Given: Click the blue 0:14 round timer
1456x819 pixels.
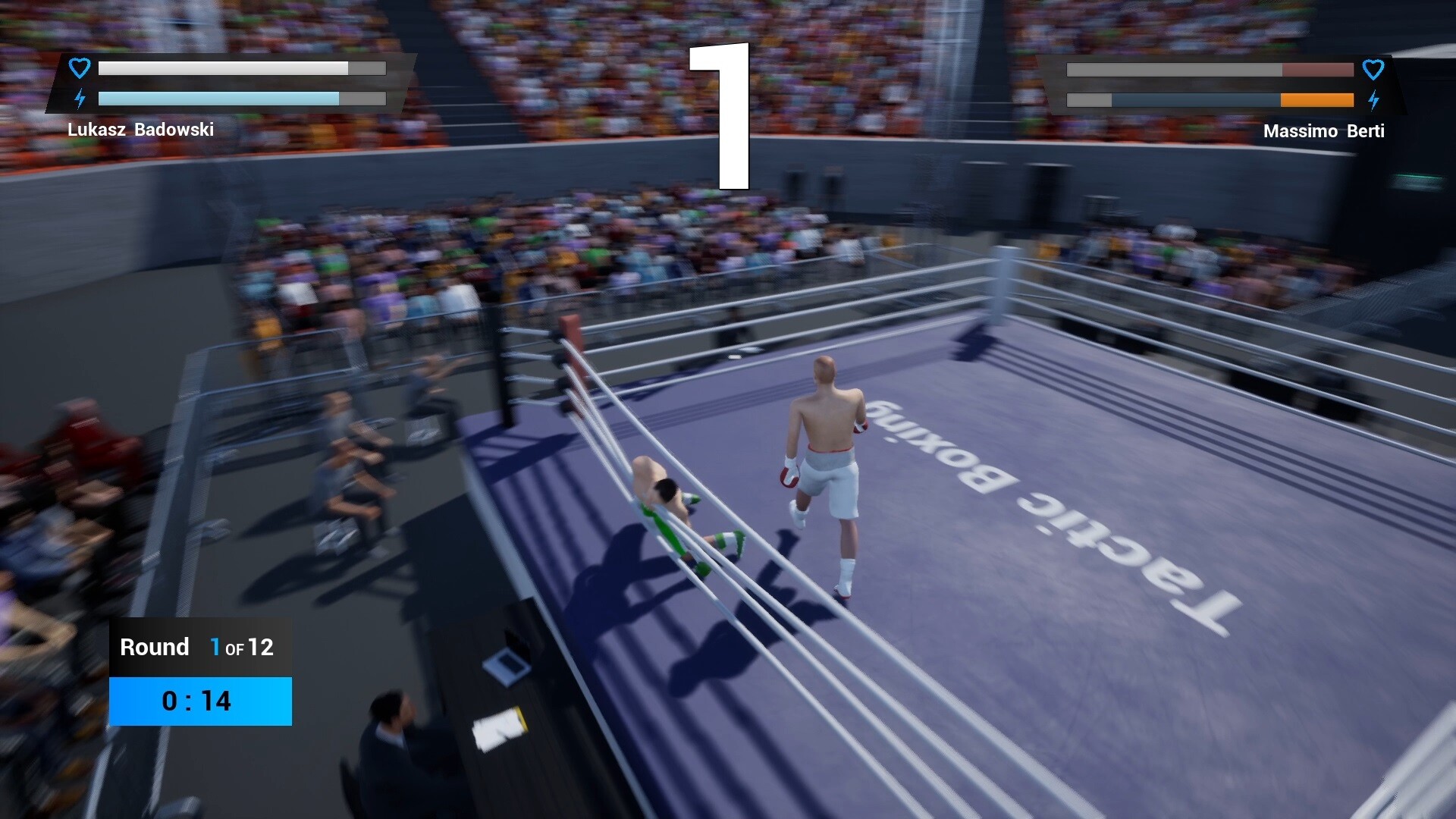Looking at the screenshot, I should pos(199,701).
